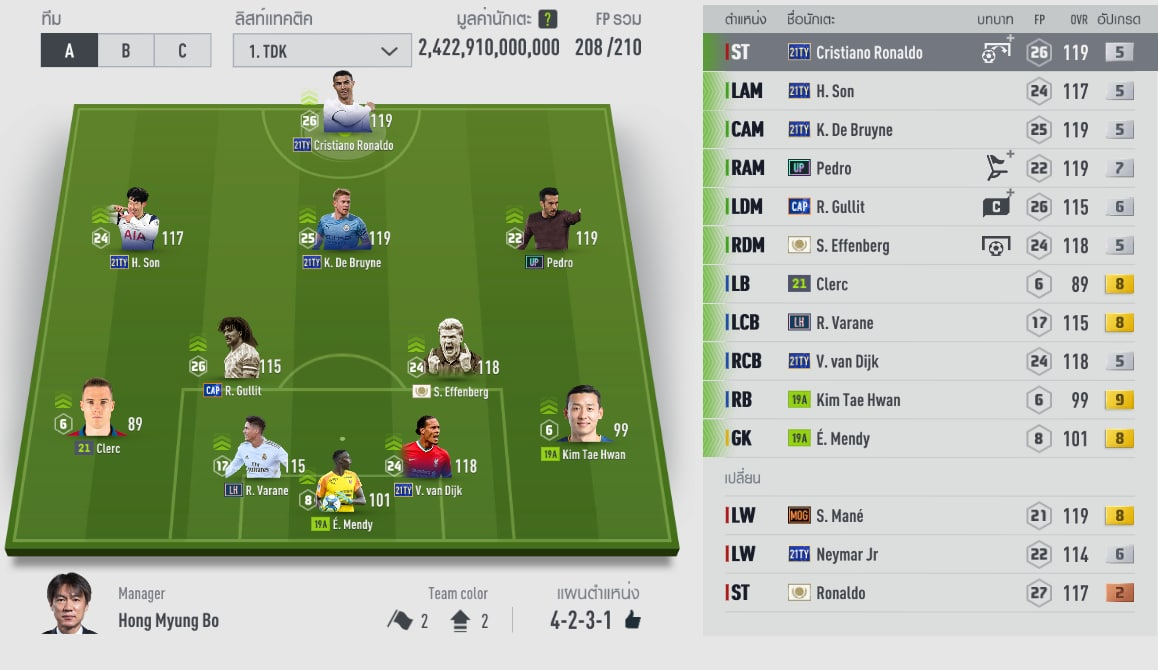This screenshot has height=670, width=1158.
Task: Open manager Hong Myung Bo's portrait
Action: coord(70,603)
